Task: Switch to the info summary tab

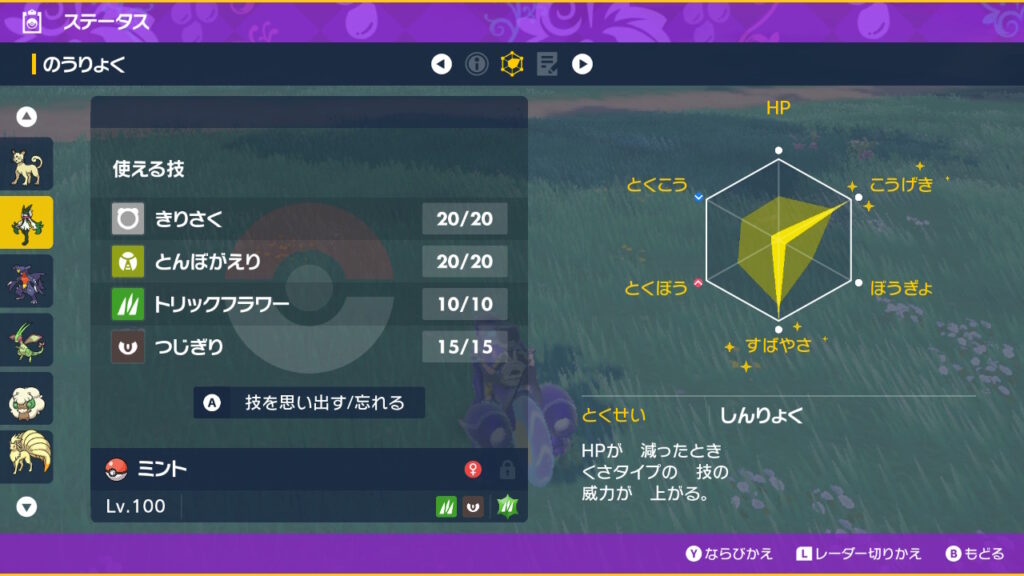Action: [477, 65]
